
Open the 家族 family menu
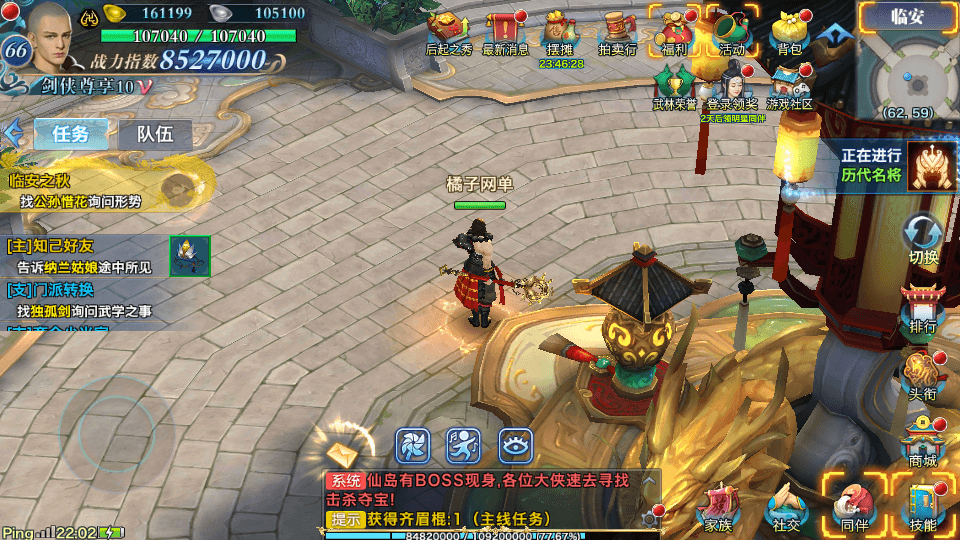[x=718, y=507]
